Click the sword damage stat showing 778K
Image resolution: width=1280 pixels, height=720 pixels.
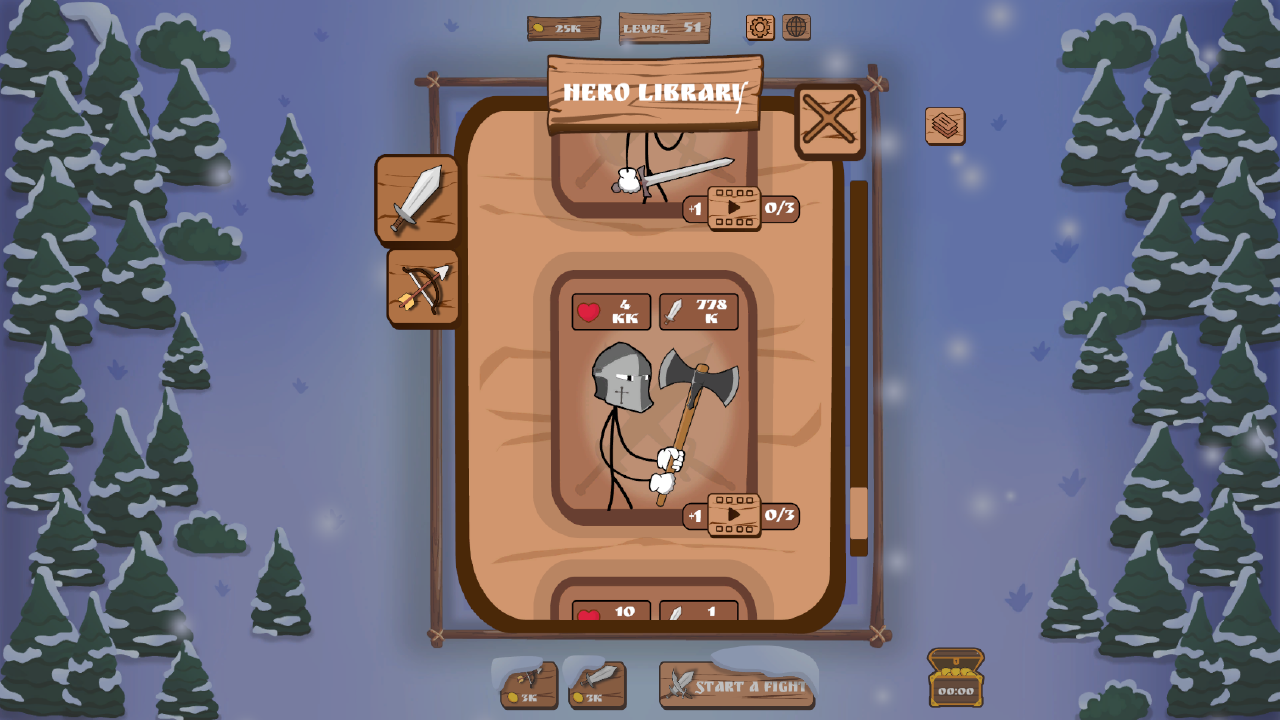pos(697,311)
